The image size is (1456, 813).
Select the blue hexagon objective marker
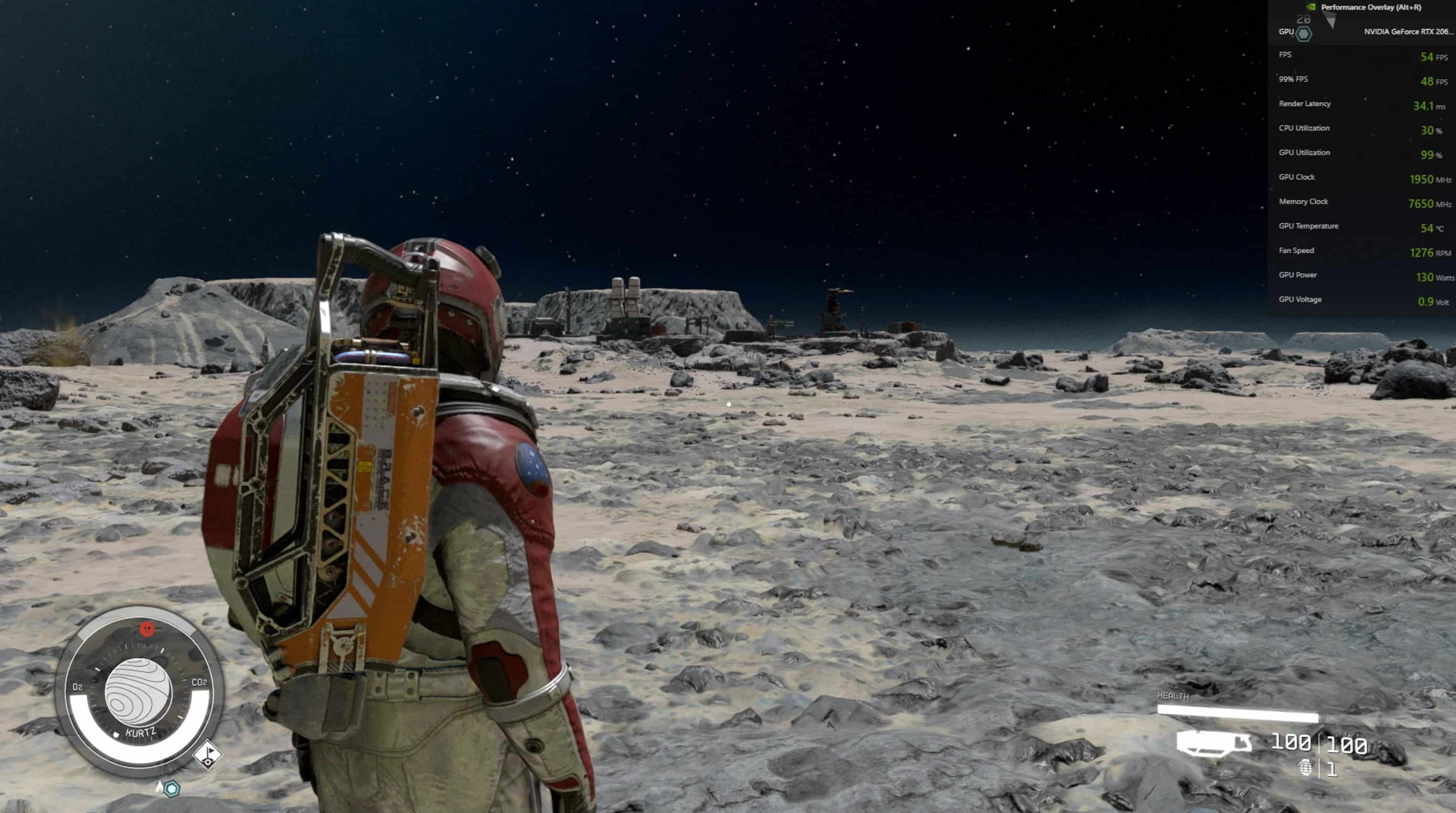172,788
